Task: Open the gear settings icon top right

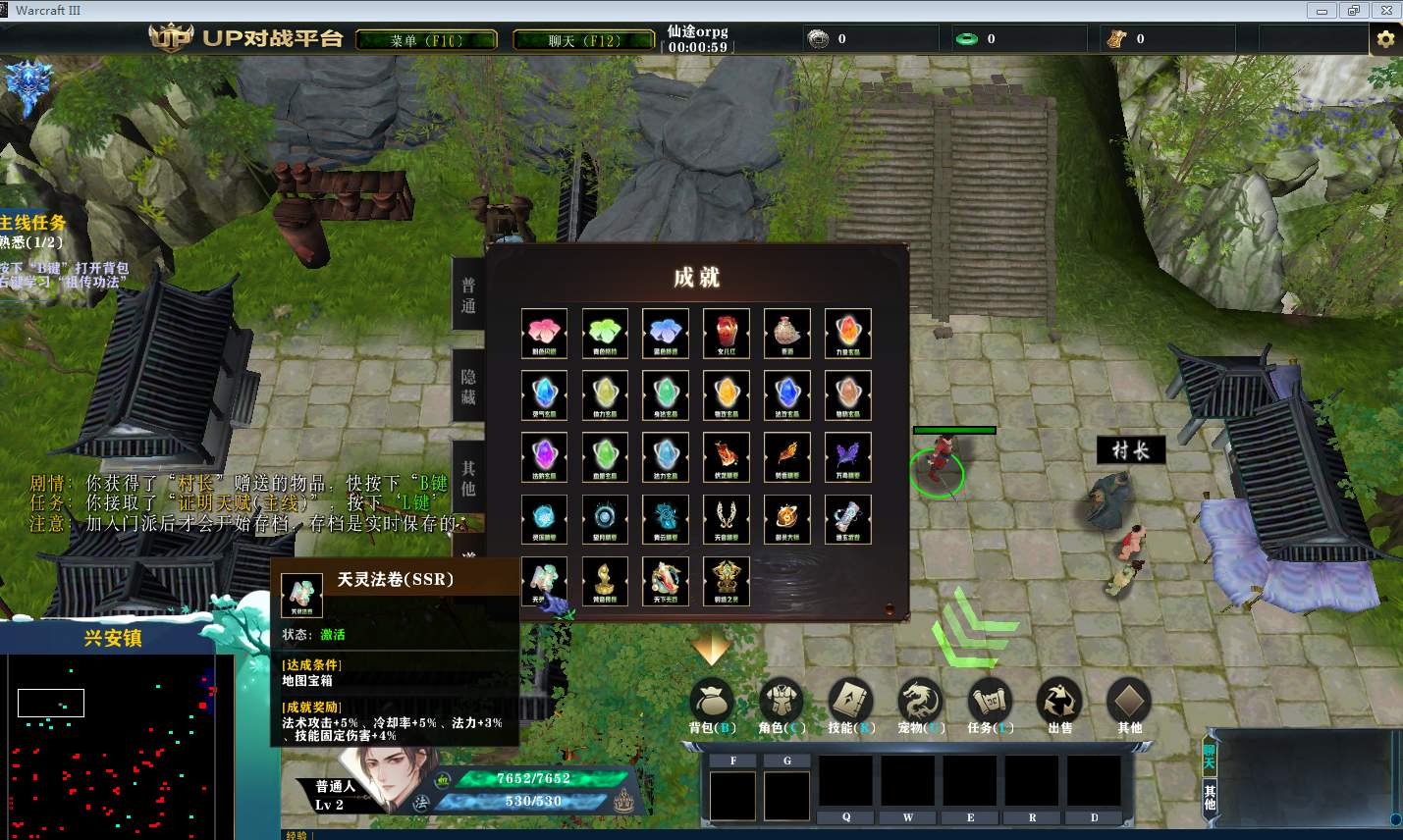Action: click(x=1385, y=39)
